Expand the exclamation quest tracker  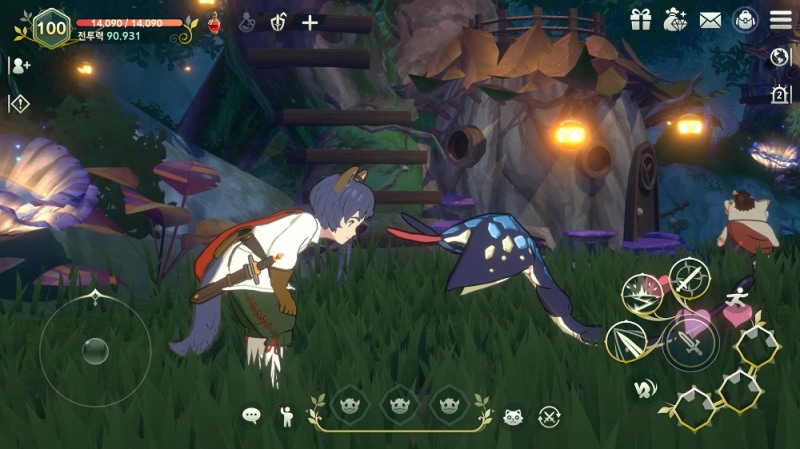[x=19, y=102]
